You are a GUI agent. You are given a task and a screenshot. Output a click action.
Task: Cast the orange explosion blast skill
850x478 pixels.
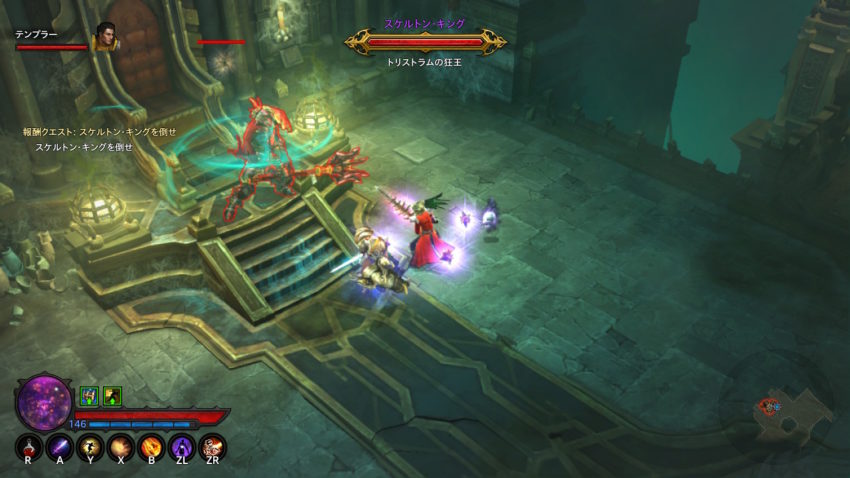121,446
